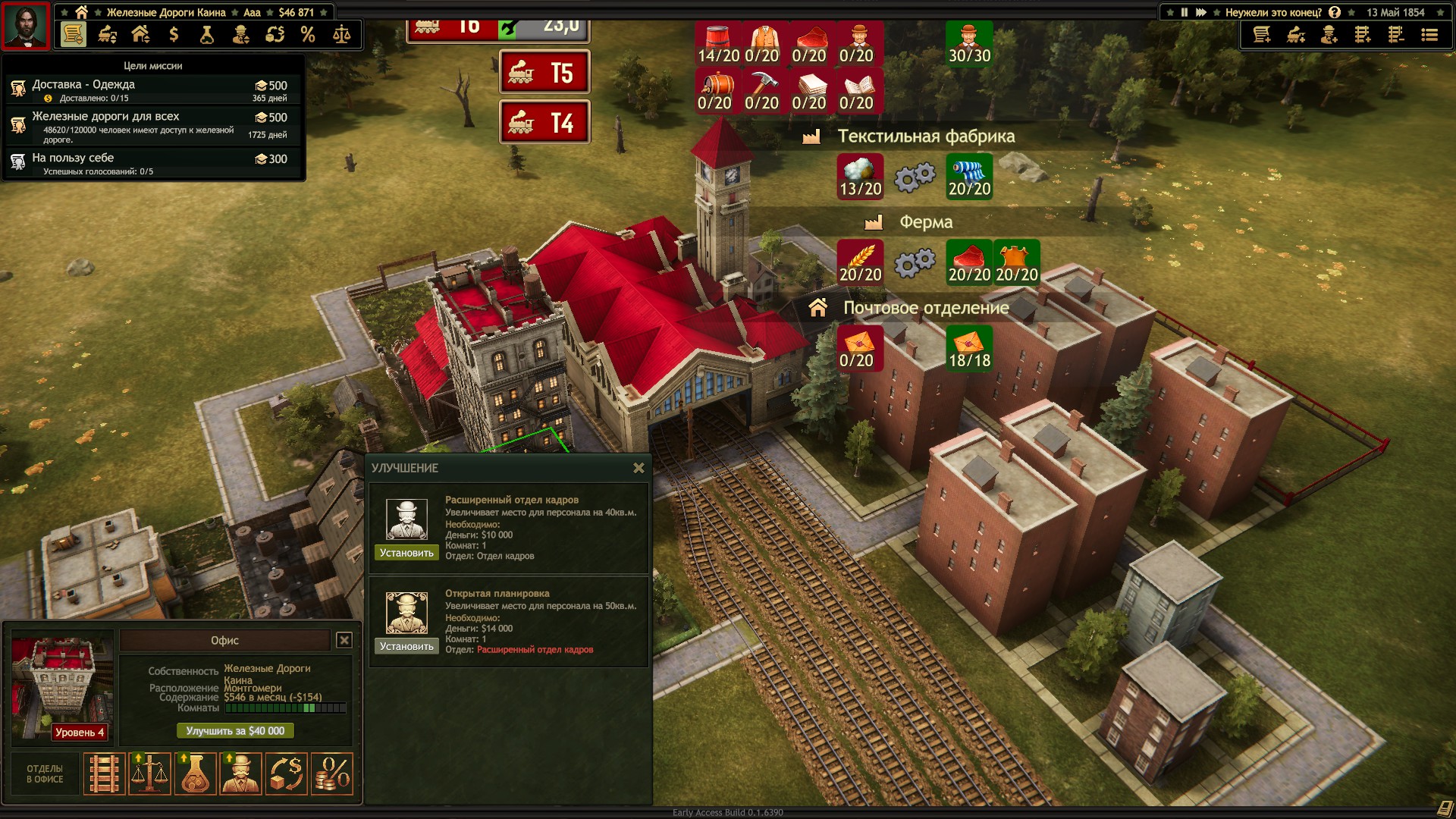
Task: Open the railway tracks department in the office
Action: (104, 774)
